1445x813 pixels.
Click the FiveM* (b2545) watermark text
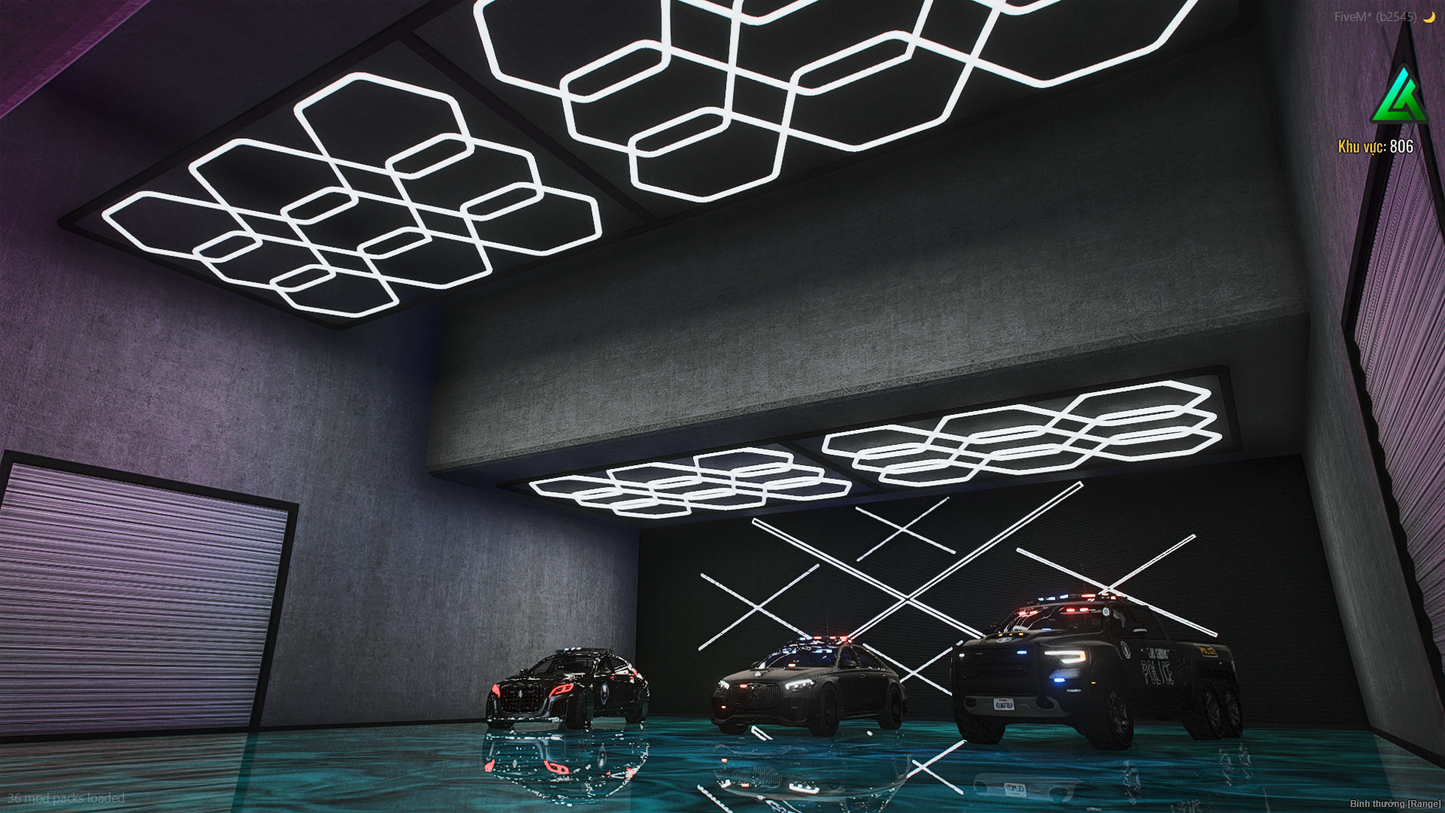coord(1374,16)
